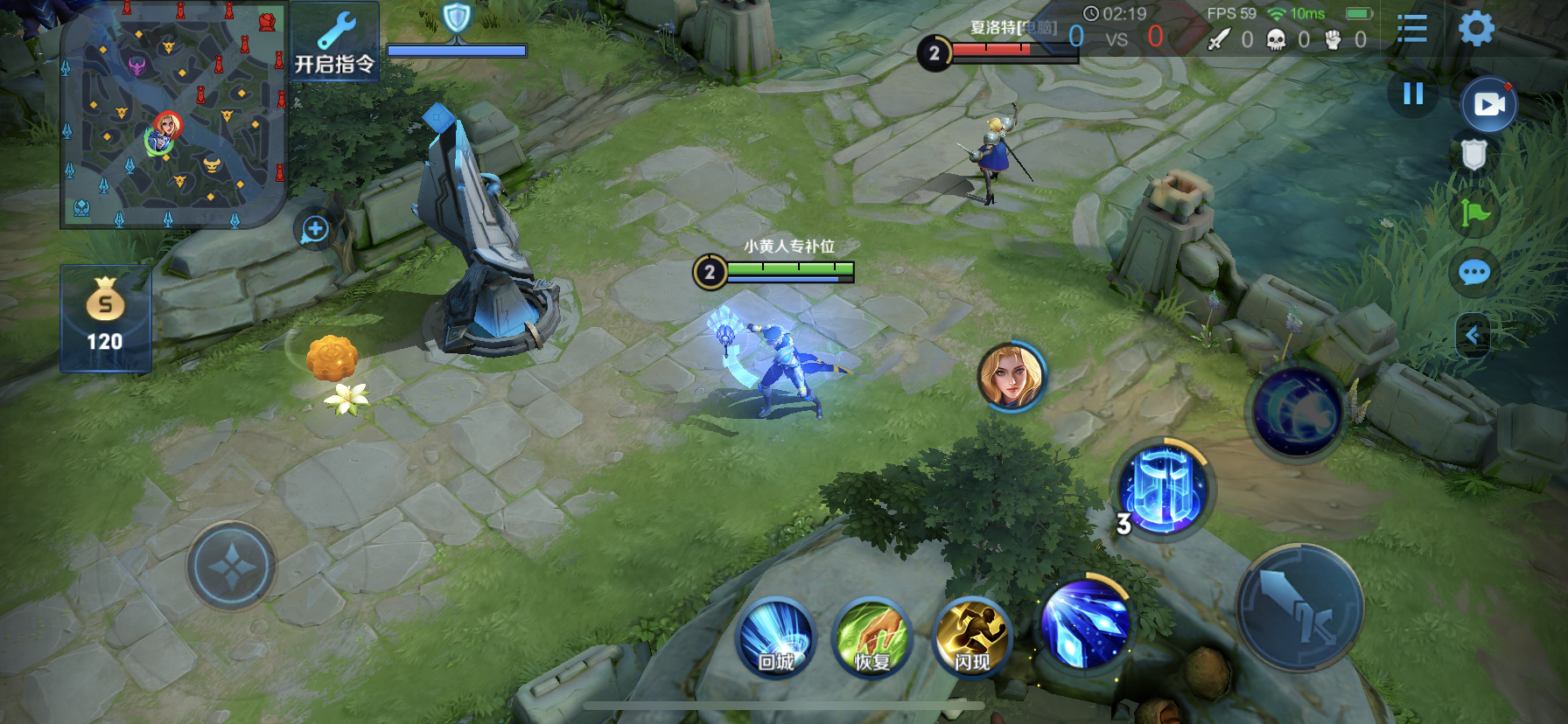Send a green flag signal
The height and width of the screenshot is (724, 1568).
point(1474,212)
